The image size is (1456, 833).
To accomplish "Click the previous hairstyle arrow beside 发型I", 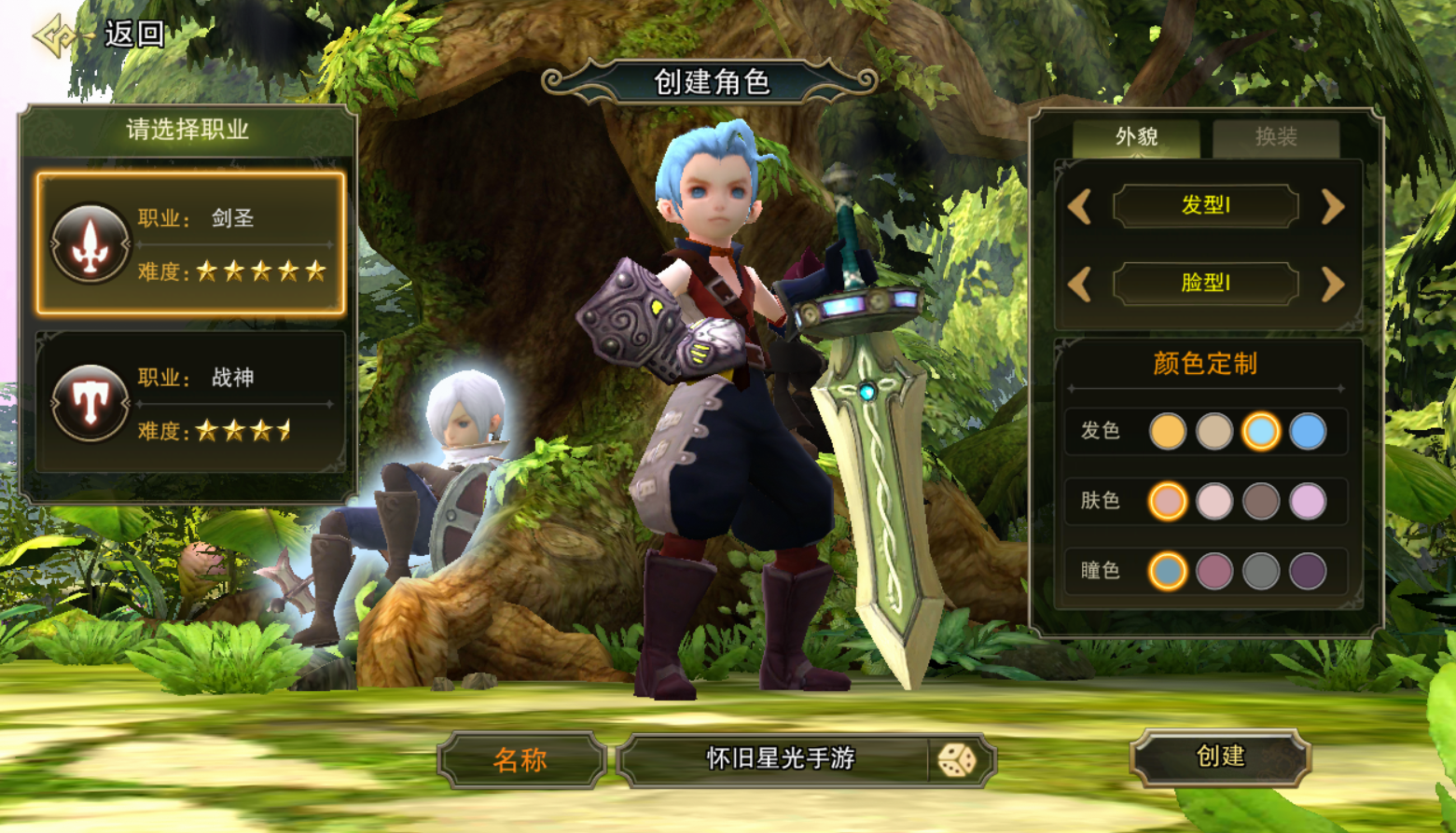I will point(1080,206).
